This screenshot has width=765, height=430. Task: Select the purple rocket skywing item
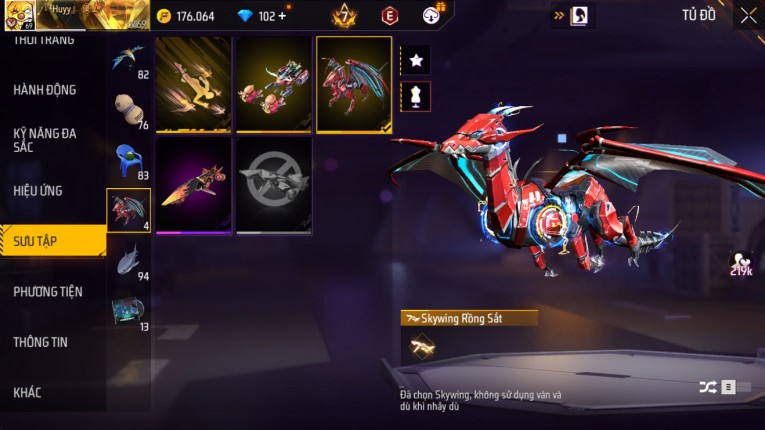pyautogui.click(x=194, y=185)
